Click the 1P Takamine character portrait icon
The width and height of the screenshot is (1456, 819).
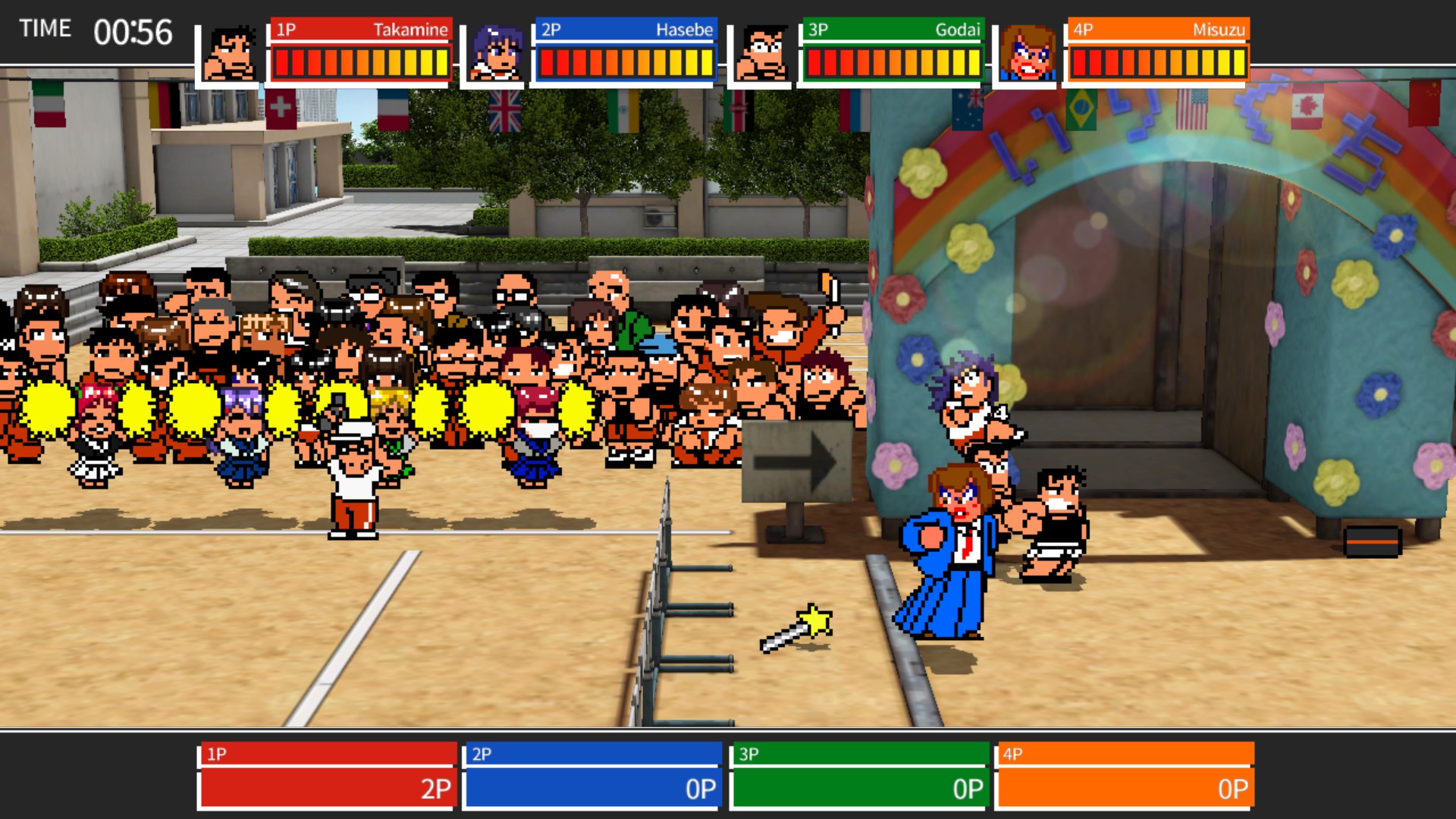click(233, 49)
